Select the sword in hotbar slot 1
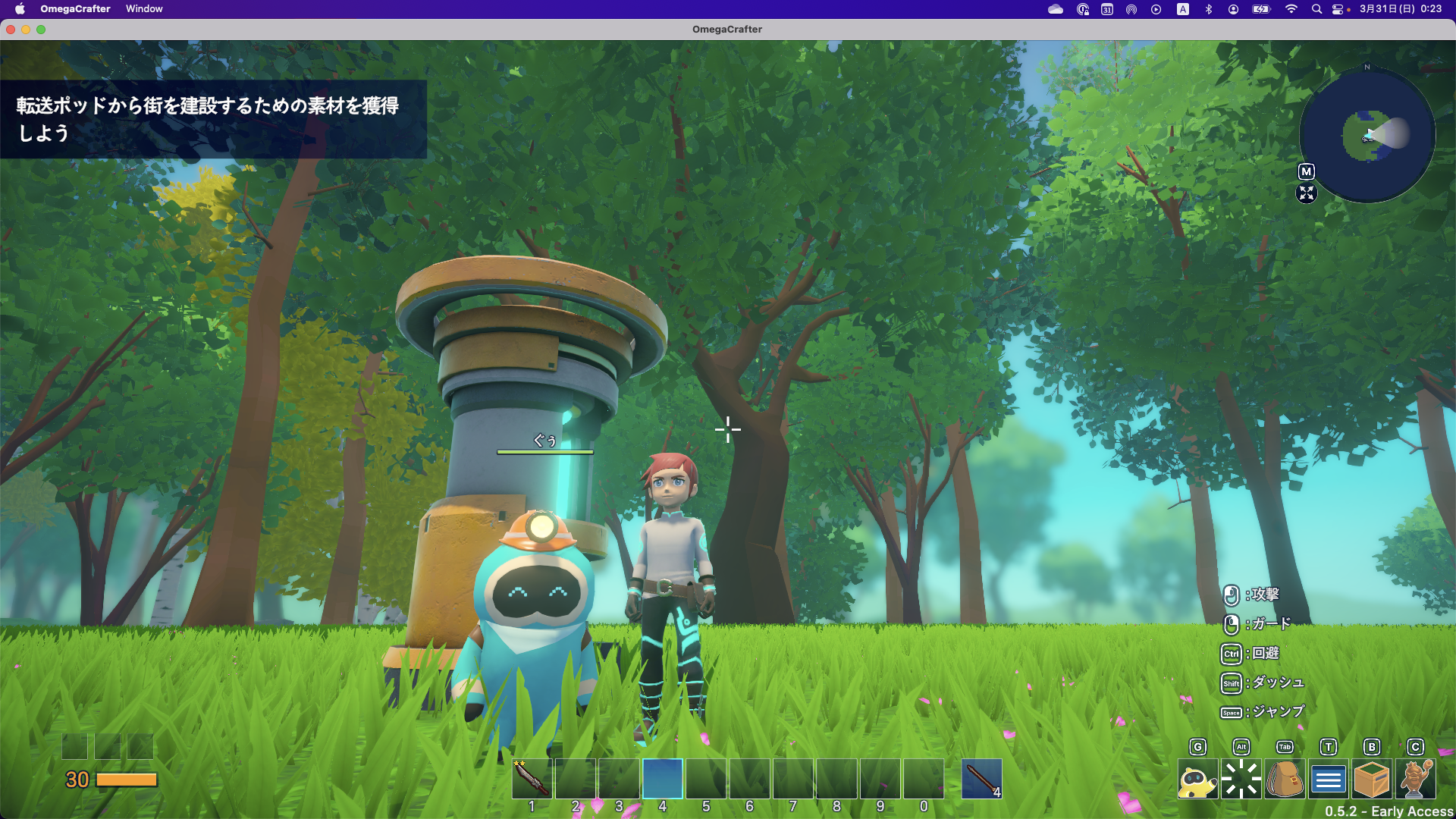This screenshot has width=1456, height=819. click(532, 778)
